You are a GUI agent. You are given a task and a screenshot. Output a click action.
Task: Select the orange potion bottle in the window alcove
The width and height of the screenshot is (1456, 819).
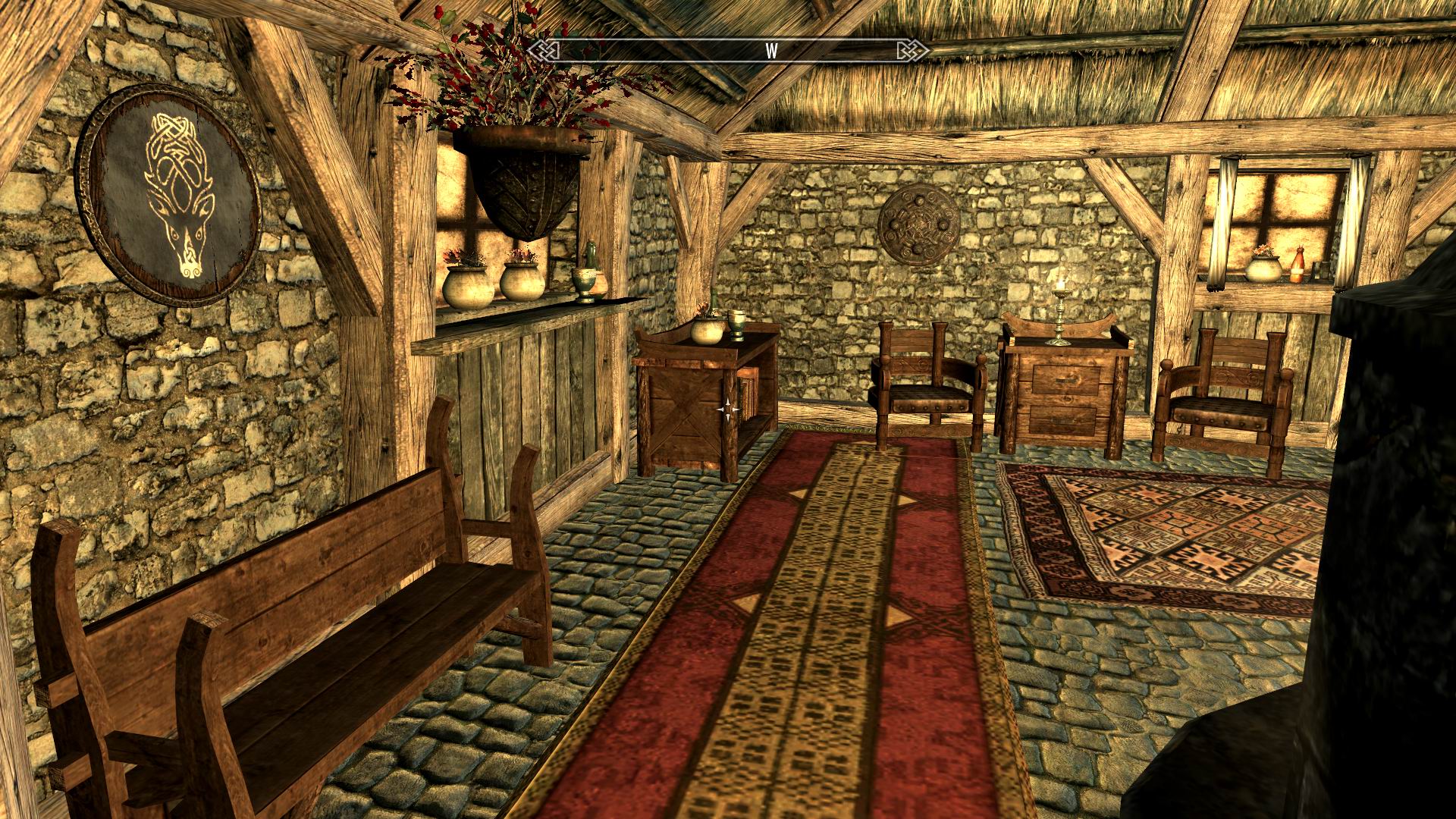(x=1298, y=265)
